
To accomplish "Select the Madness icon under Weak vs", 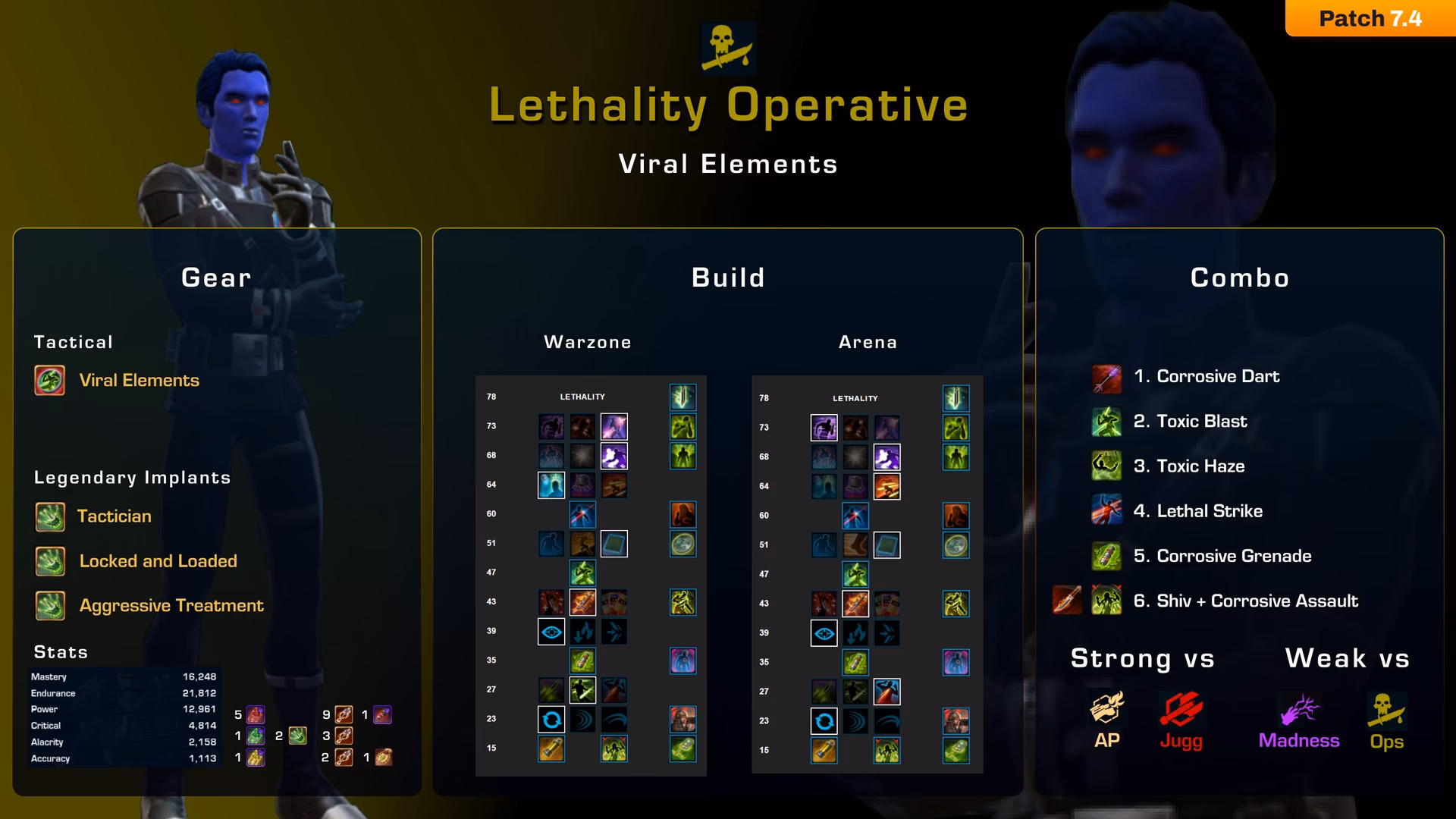I will coord(1300,711).
